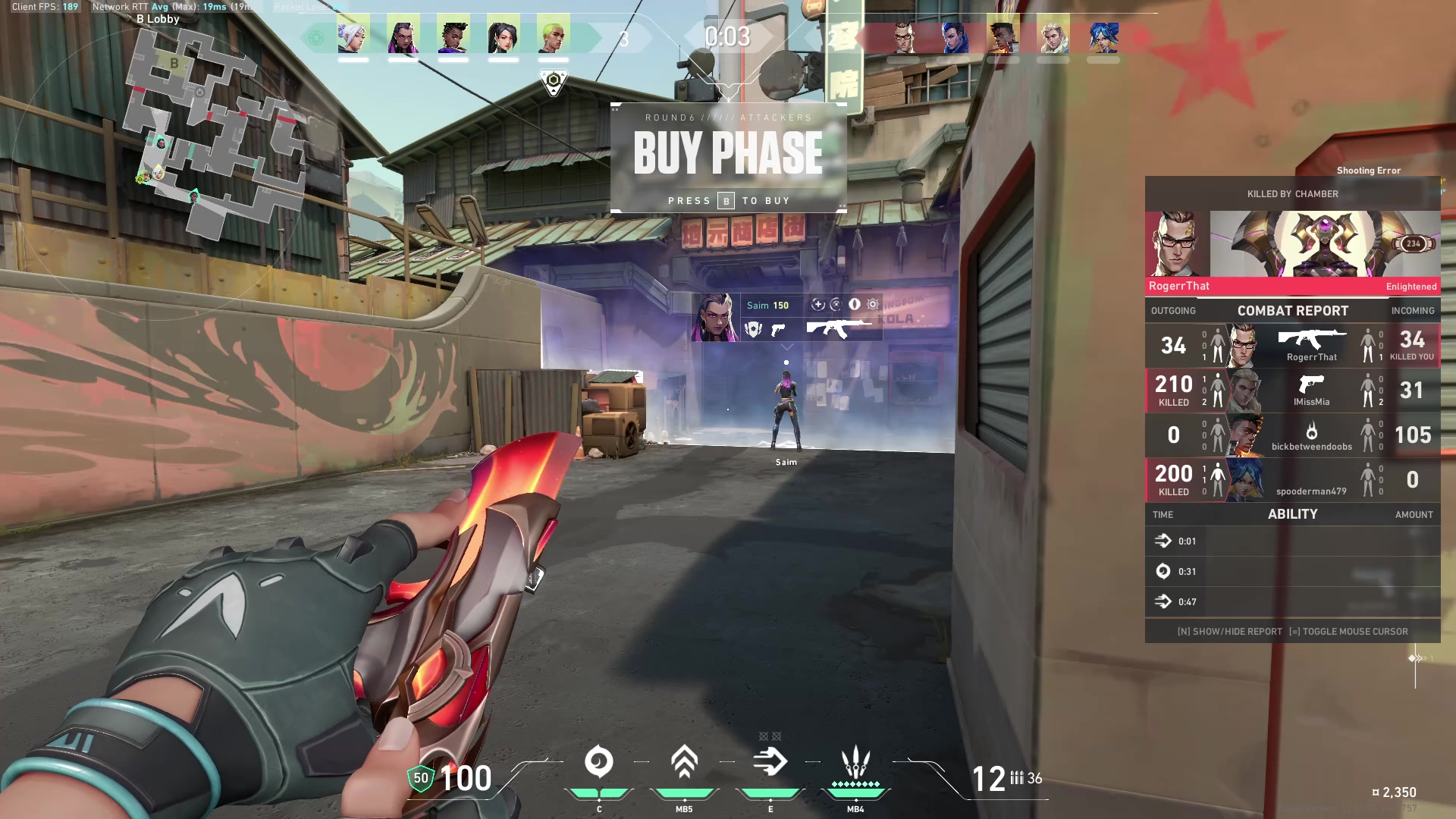
Task: Select the pistol sidearm icon in Saim's HUD
Action: [780, 331]
